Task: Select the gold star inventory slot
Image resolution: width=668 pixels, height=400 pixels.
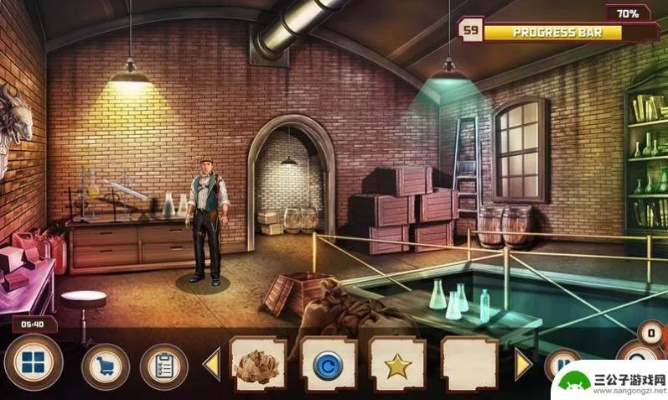Action: point(397,365)
